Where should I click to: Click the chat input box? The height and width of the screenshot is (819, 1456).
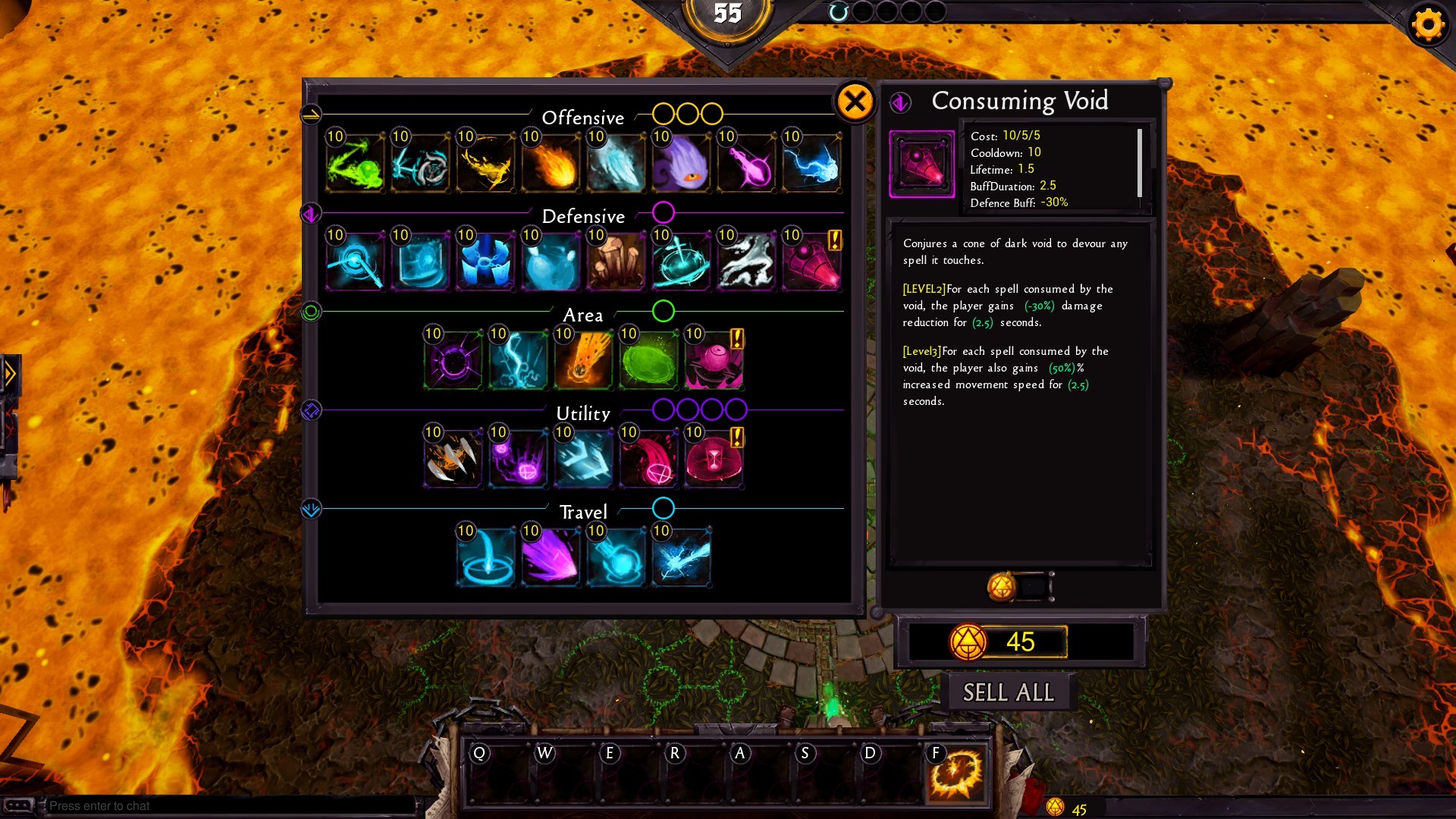[227, 805]
